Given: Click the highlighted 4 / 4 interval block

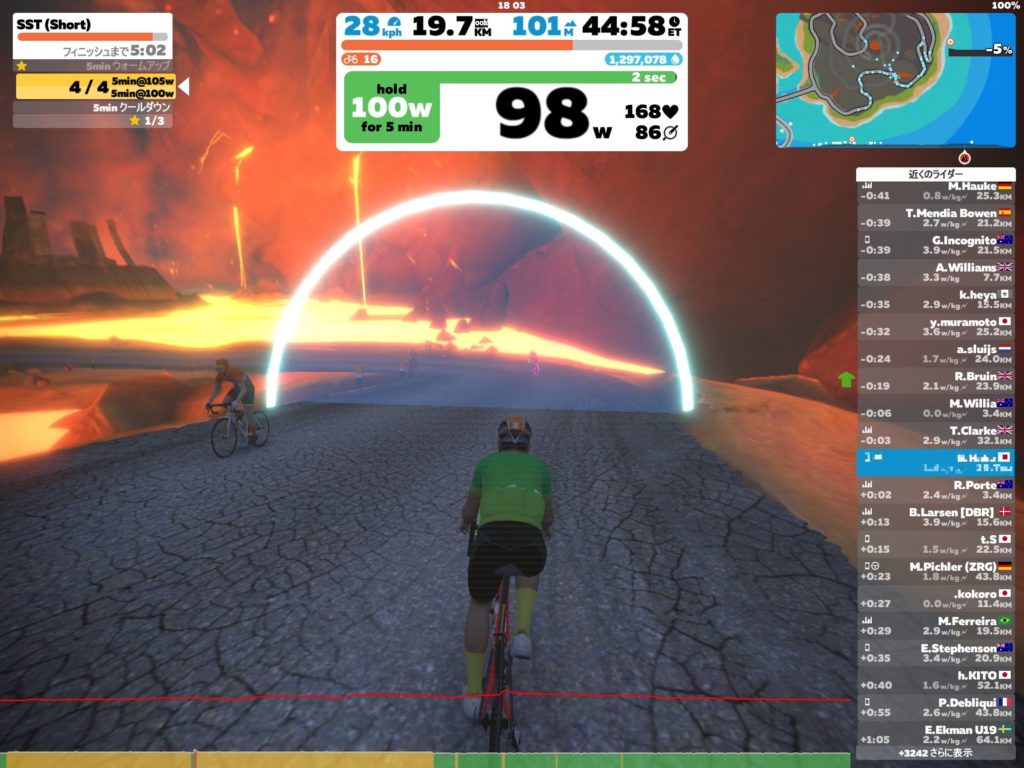Looking at the screenshot, I should point(96,87).
